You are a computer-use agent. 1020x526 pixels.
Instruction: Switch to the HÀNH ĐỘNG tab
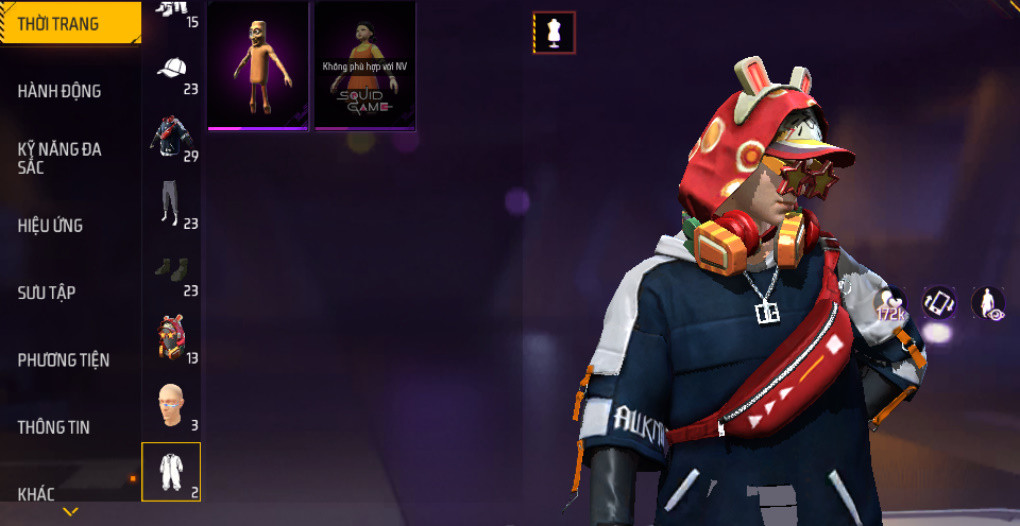tap(60, 91)
